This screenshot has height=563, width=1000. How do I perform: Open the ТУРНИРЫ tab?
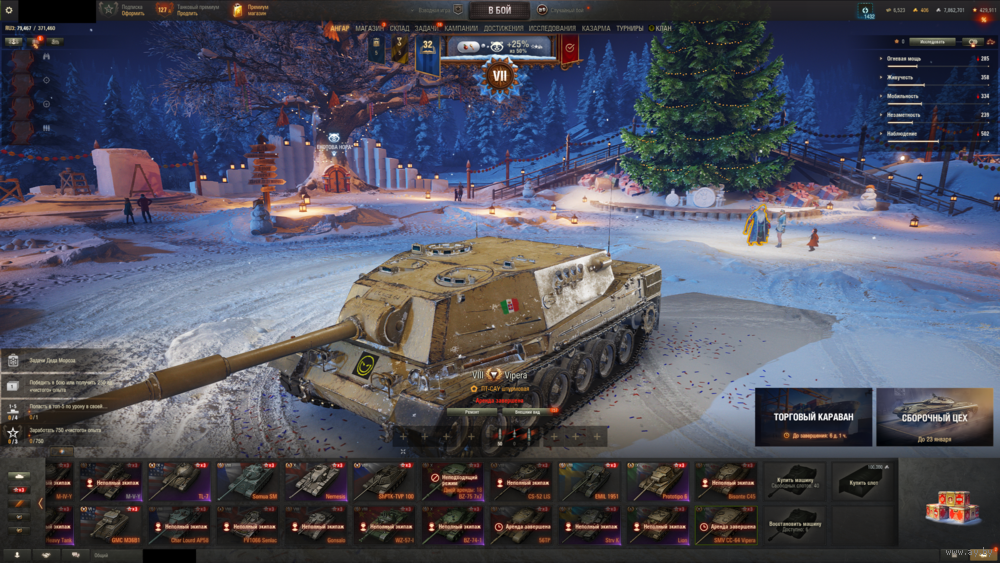pyautogui.click(x=630, y=29)
